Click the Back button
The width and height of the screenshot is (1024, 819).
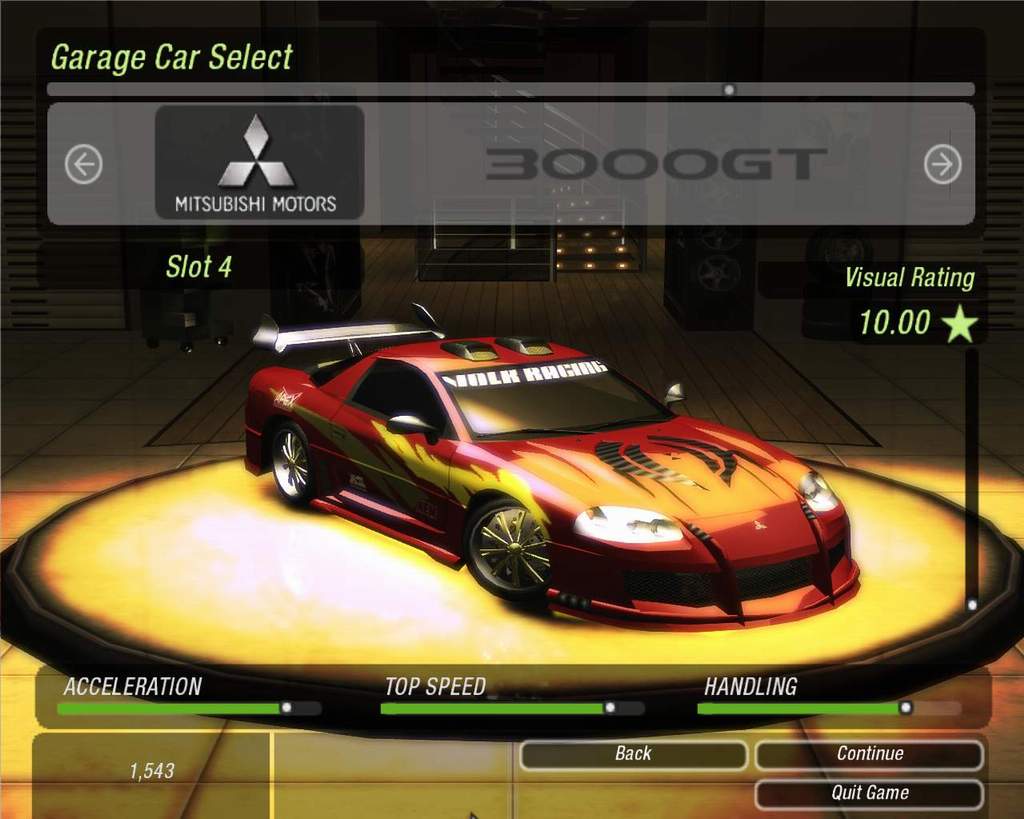pyautogui.click(x=633, y=754)
